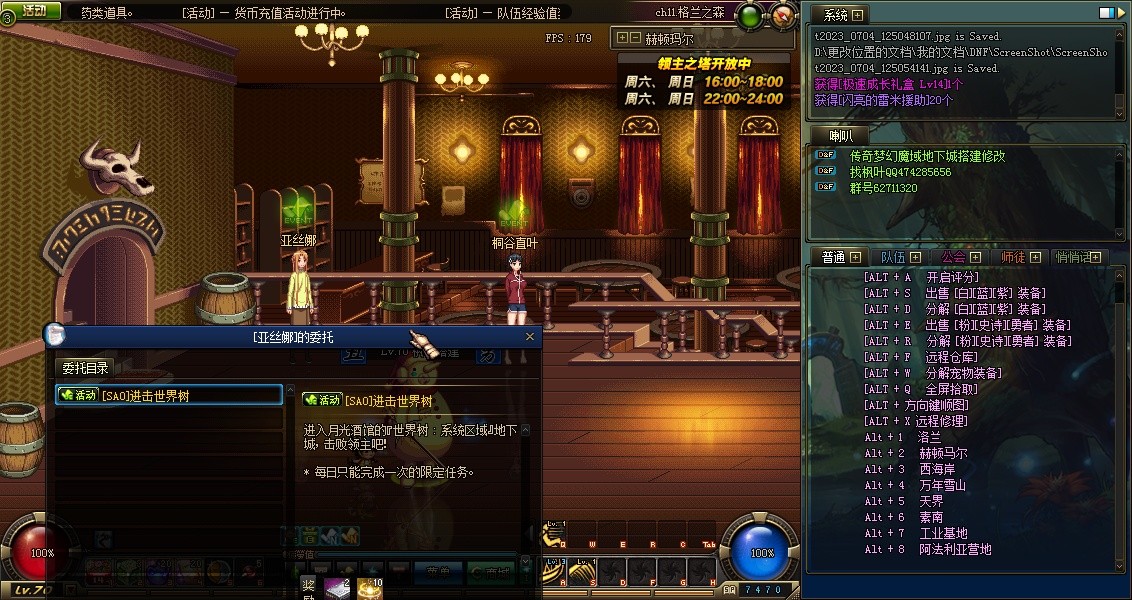The image size is (1132, 600).
Task: Close the 亚丝娜 commission dialog
Action: coord(530,337)
